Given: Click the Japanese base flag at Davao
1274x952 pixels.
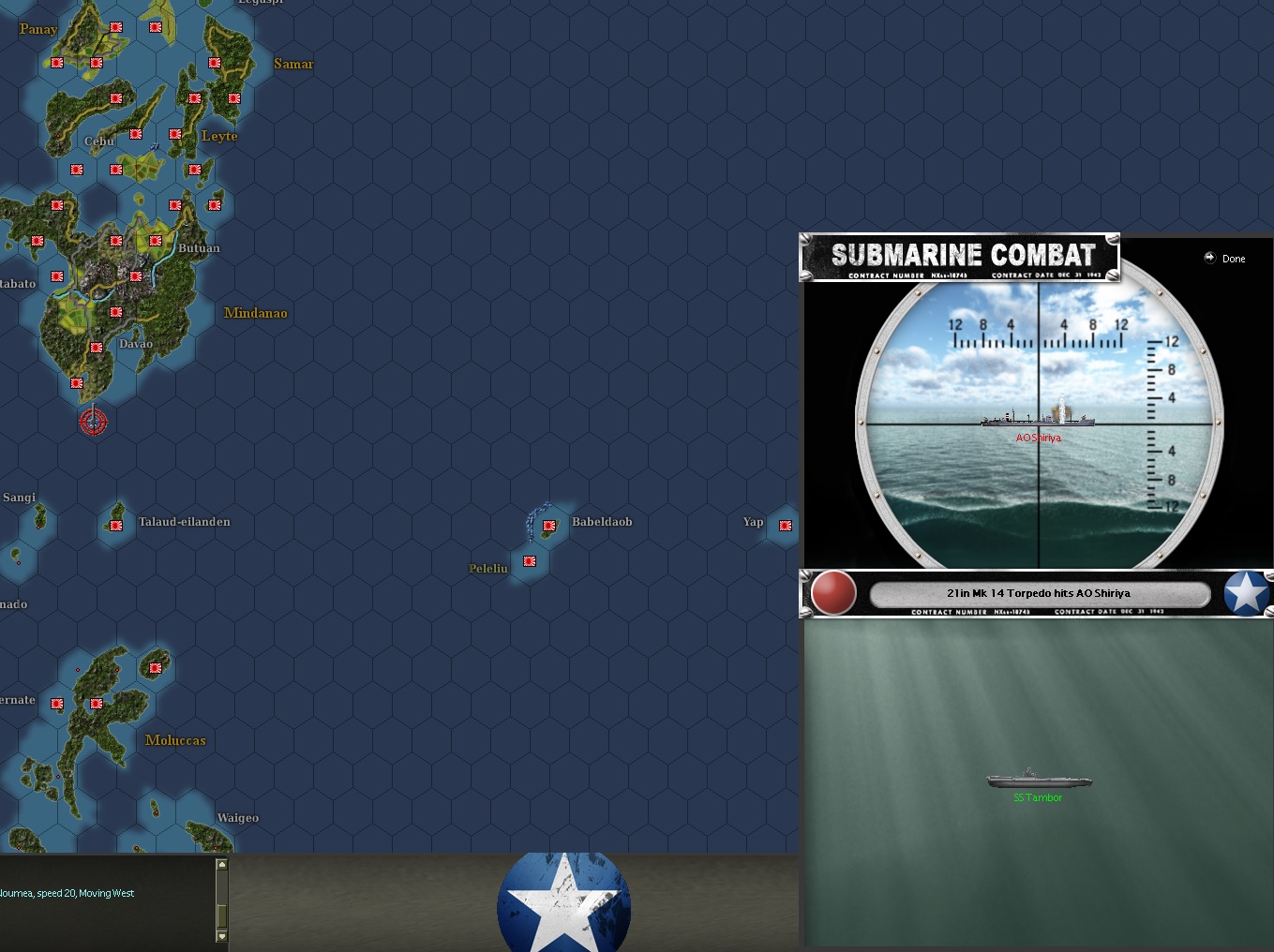Looking at the screenshot, I should pos(95,347).
